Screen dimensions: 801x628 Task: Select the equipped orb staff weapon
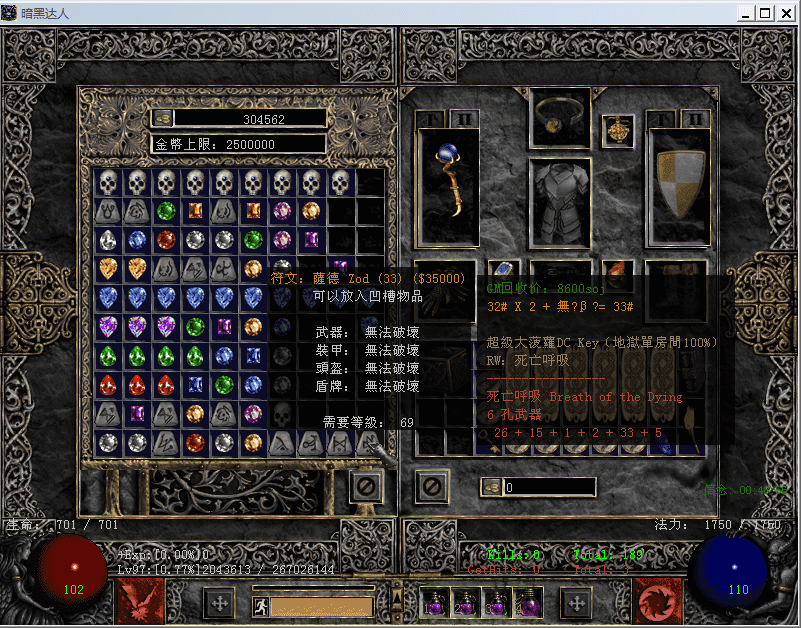click(447, 187)
